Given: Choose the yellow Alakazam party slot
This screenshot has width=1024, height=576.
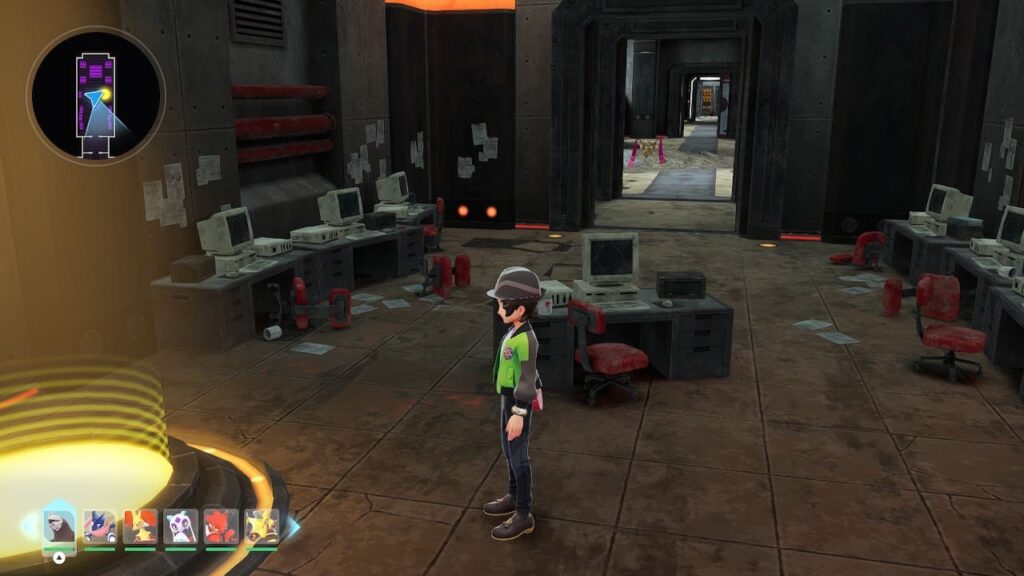Looking at the screenshot, I should pyautogui.click(x=262, y=526).
